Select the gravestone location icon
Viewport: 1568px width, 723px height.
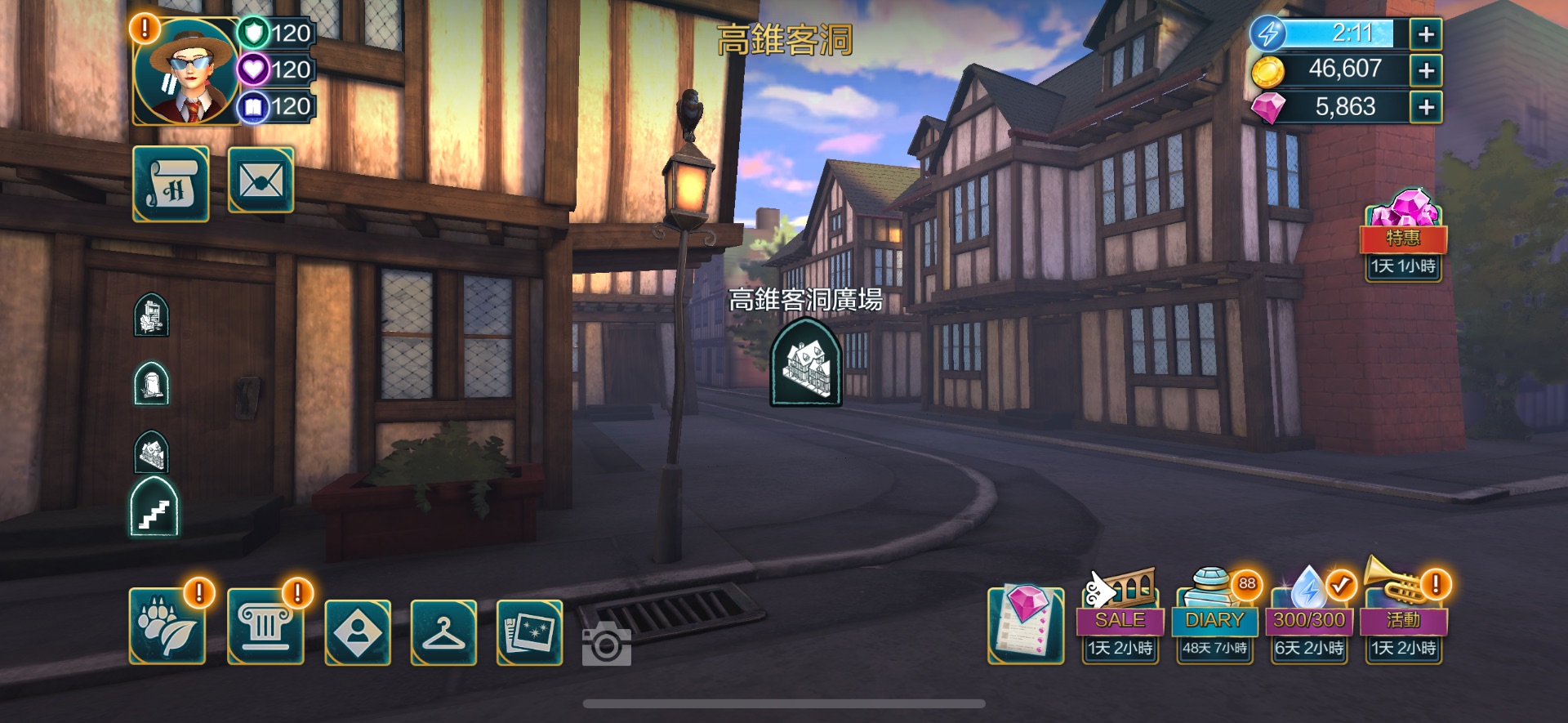click(152, 384)
